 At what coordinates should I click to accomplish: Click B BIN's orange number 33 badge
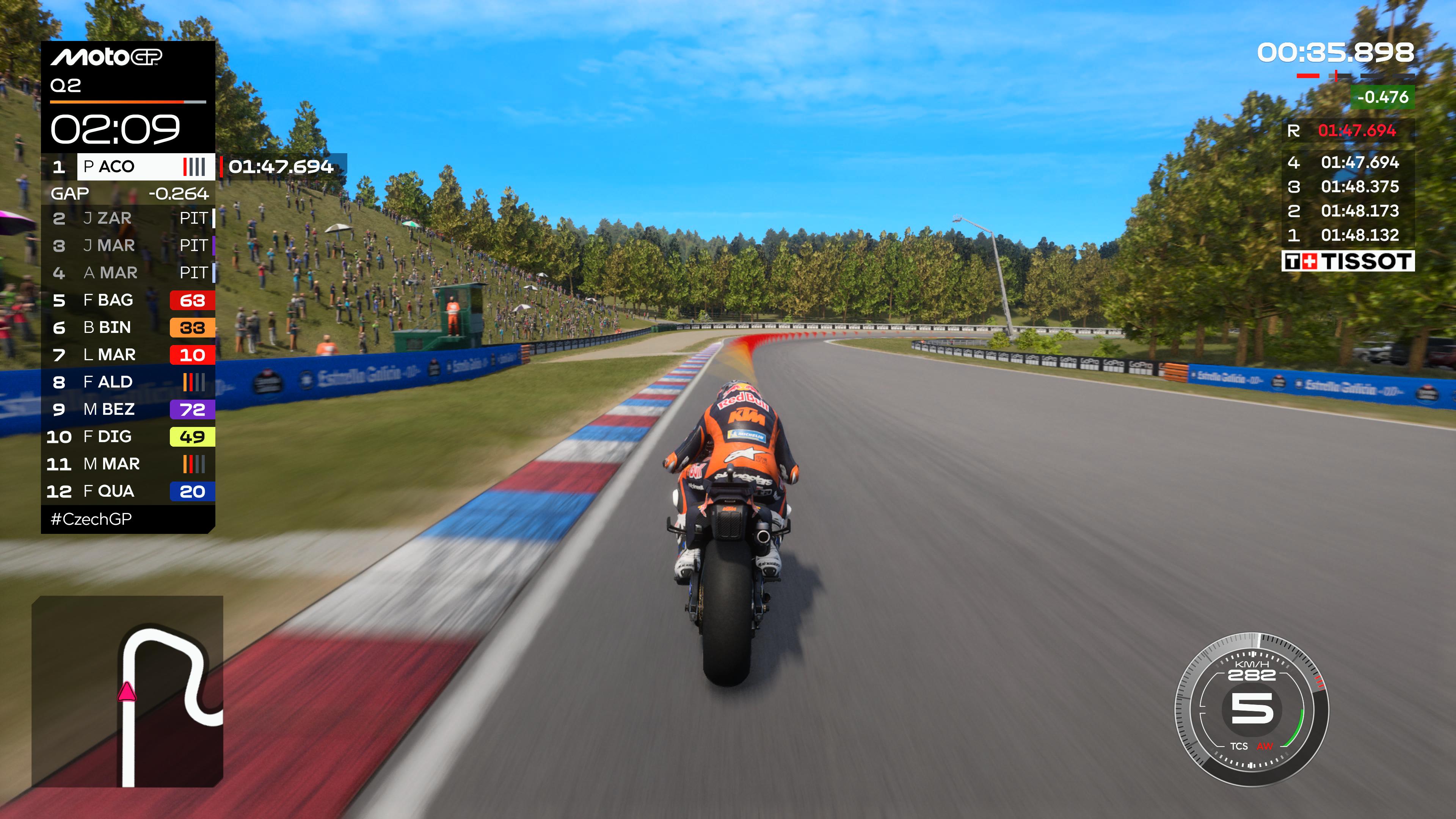(x=192, y=328)
